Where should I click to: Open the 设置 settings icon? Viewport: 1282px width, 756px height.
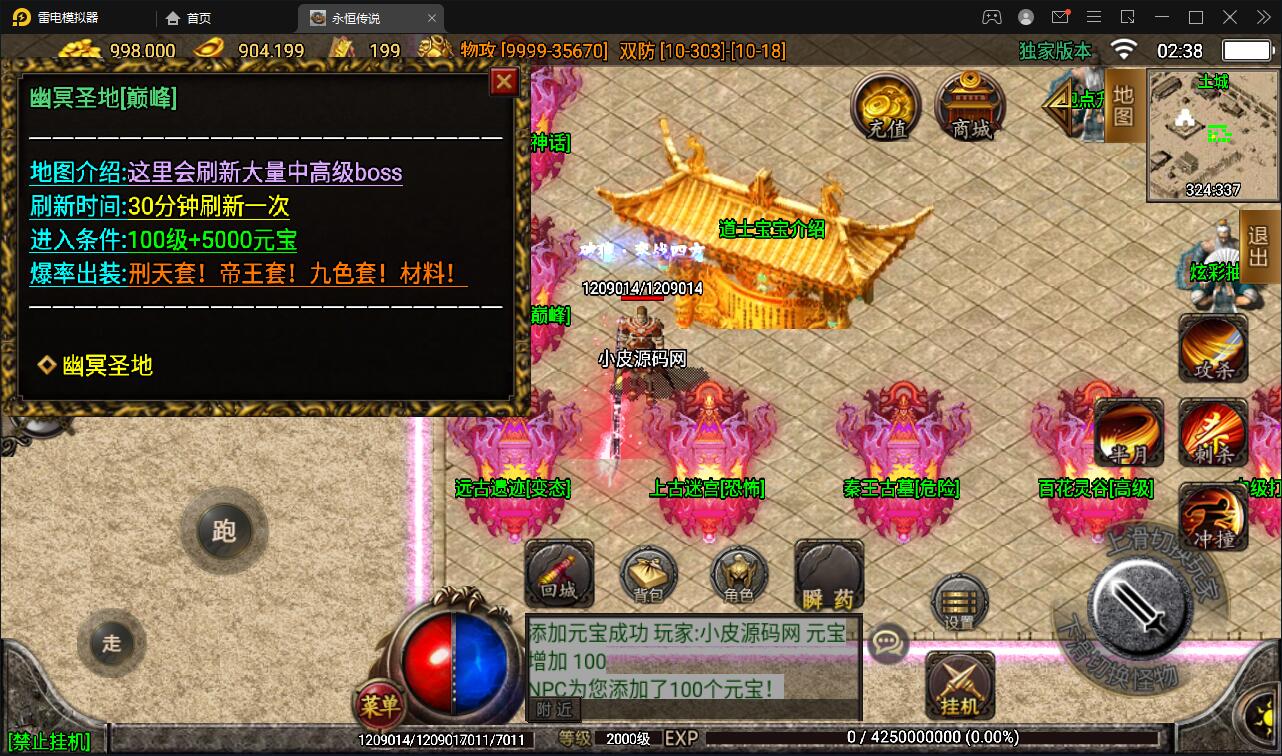click(958, 602)
